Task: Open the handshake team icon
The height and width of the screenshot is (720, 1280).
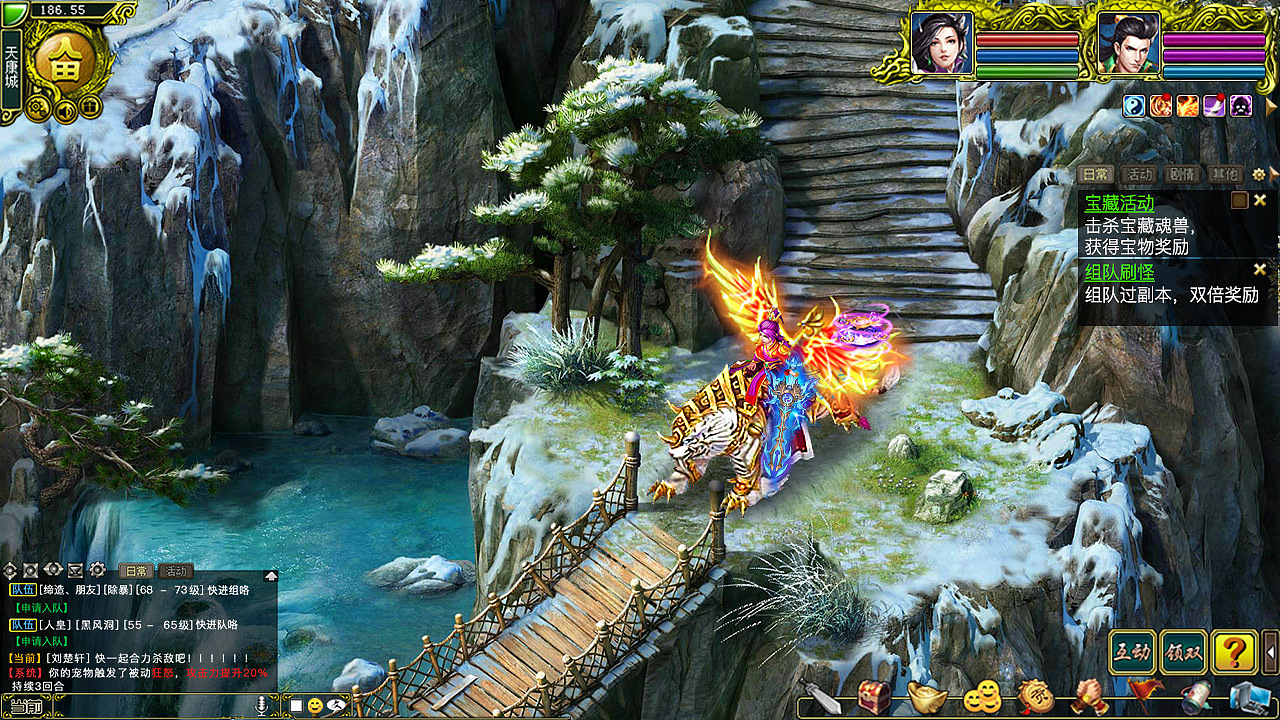Action: (x=1089, y=696)
